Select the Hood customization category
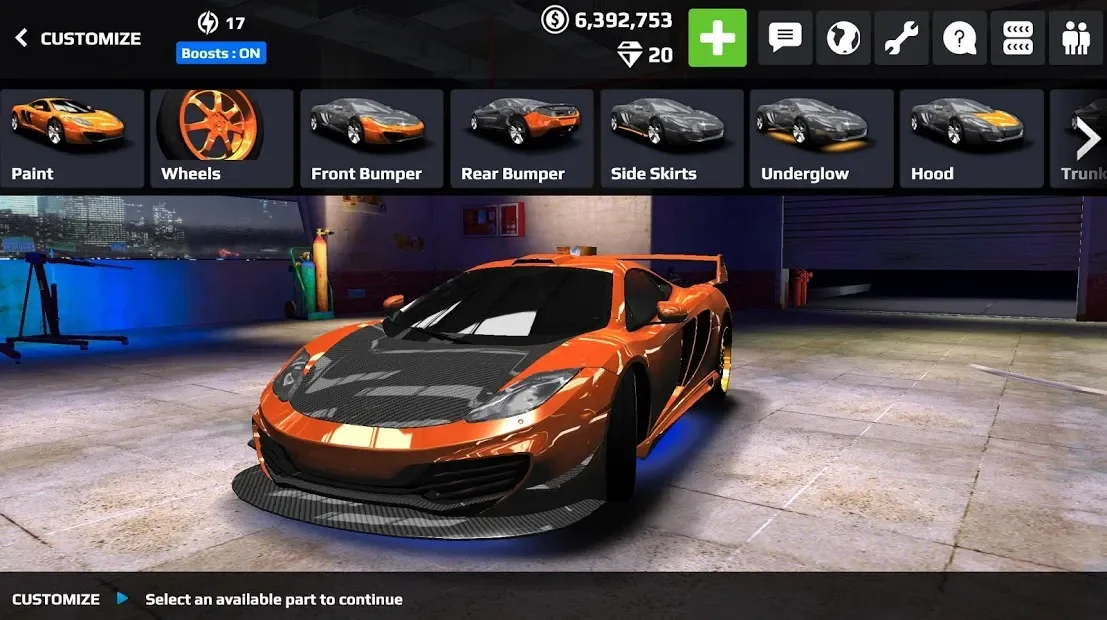 pyautogui.click(x=972, y=138)
